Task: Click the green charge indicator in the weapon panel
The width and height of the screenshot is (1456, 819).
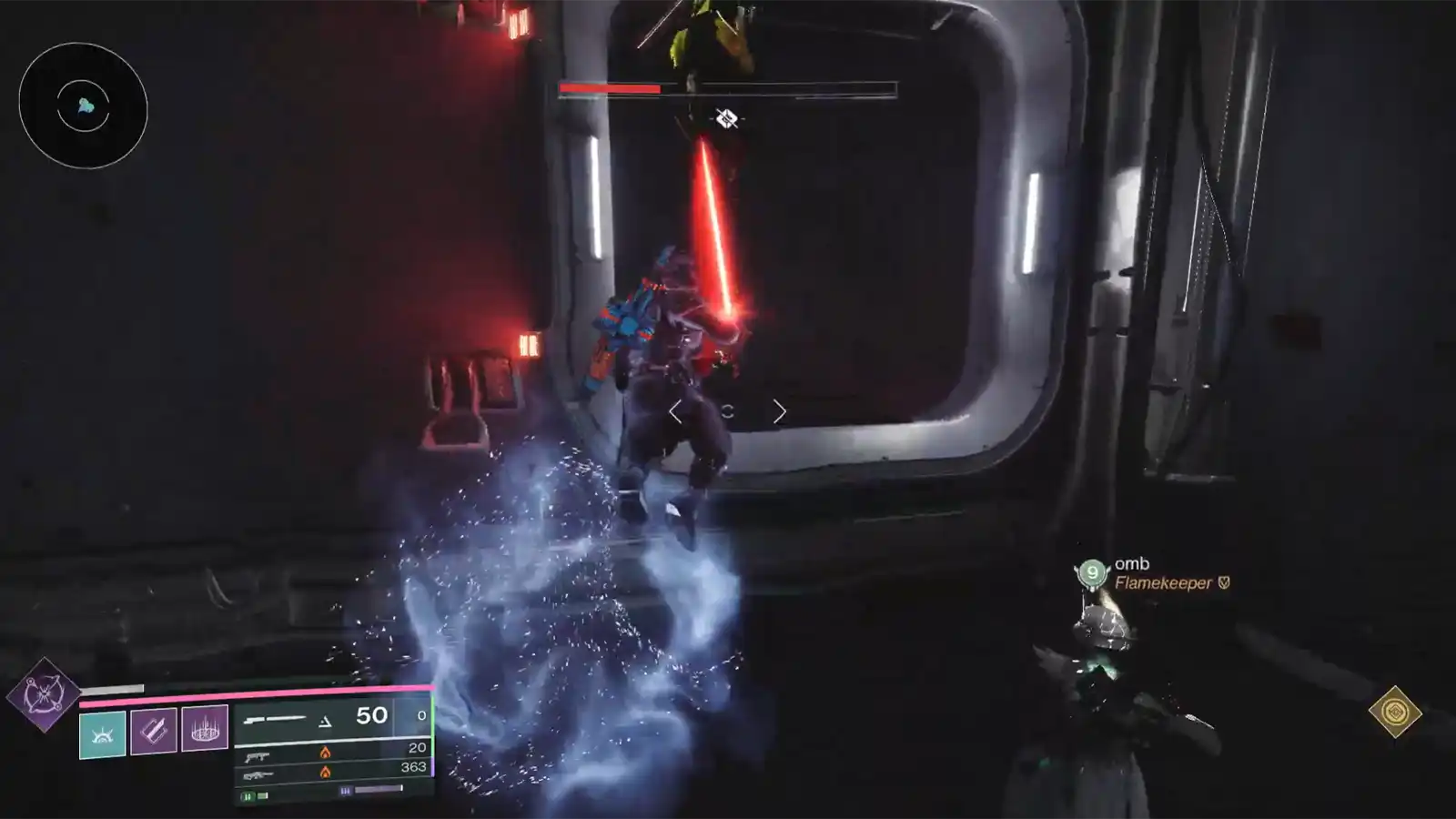Action: coord(250,796)
